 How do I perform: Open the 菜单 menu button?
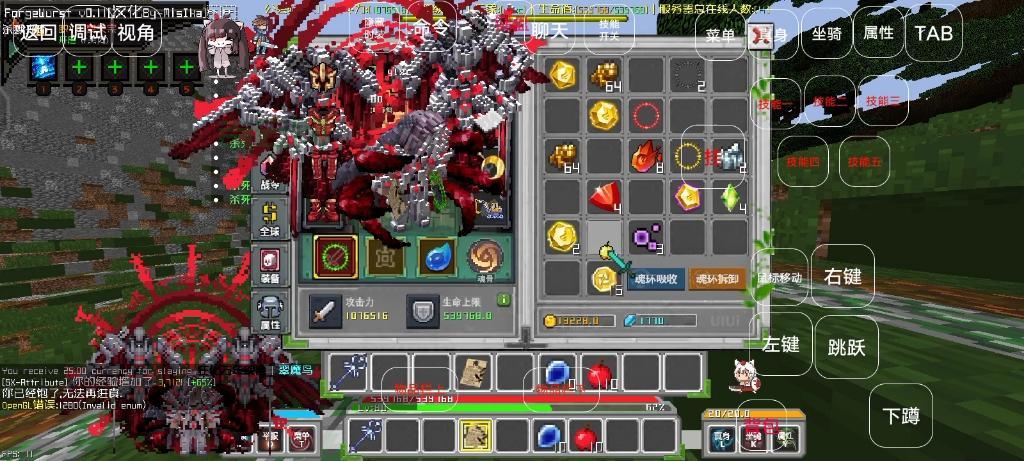coord(720,34)
